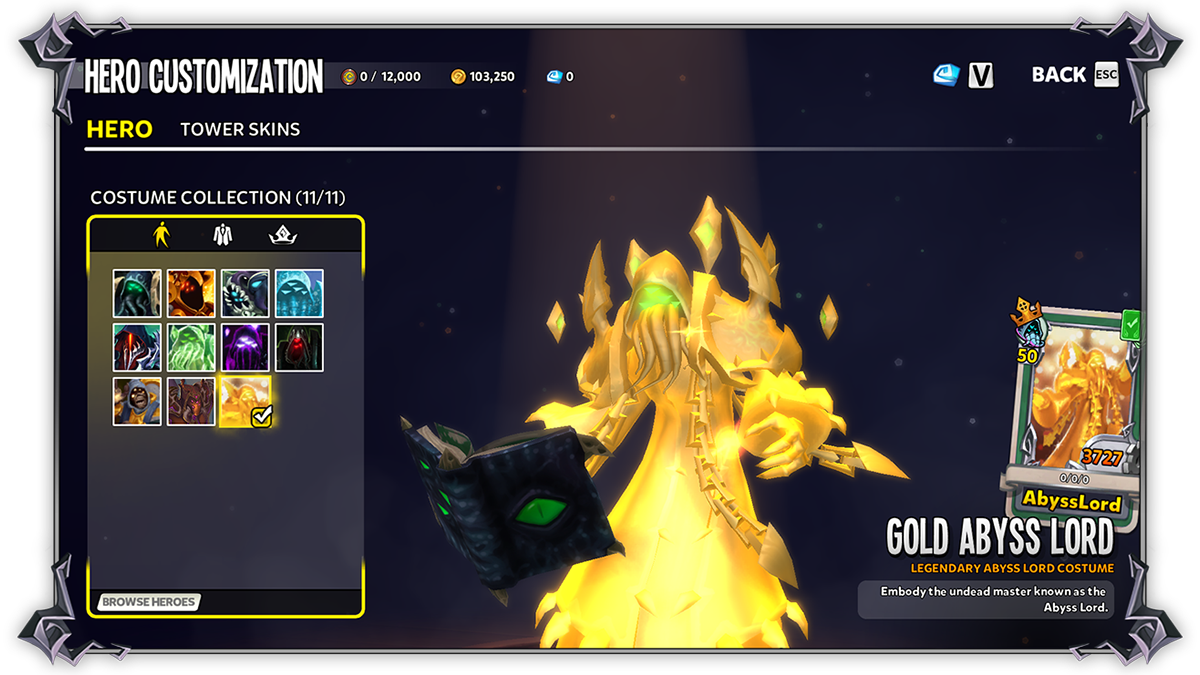Screen dimensions: 1200x675
Task: Choose the white suit costume category
Action: (223, 234)
